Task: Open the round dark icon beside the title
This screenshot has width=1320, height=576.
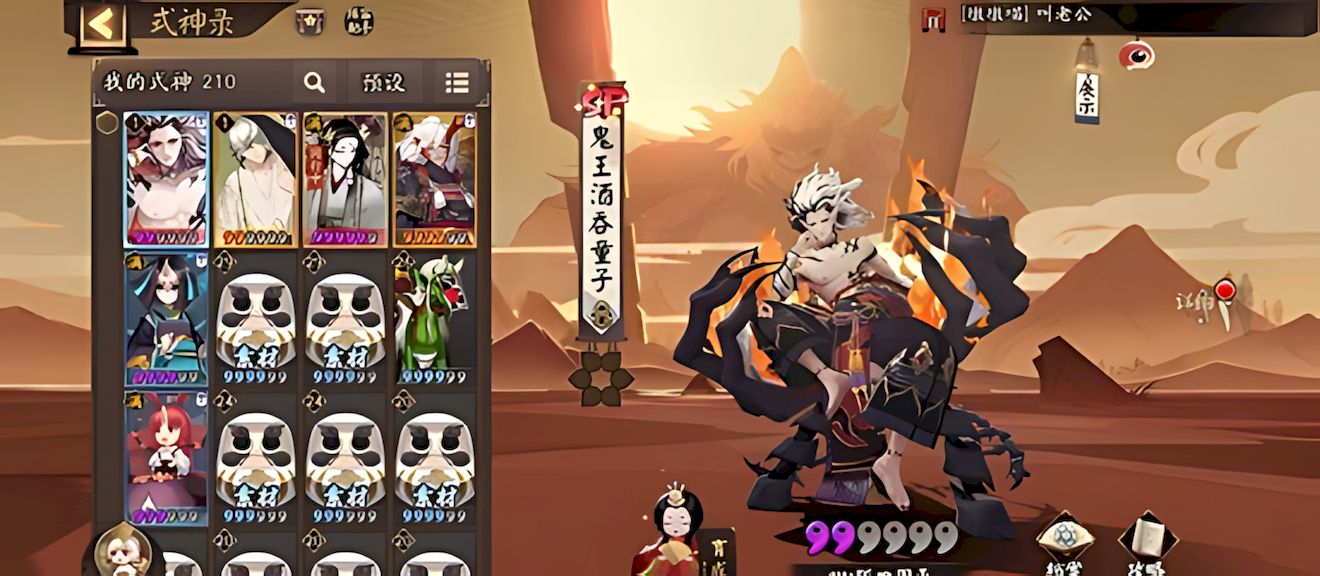Action: coord(359,21)
